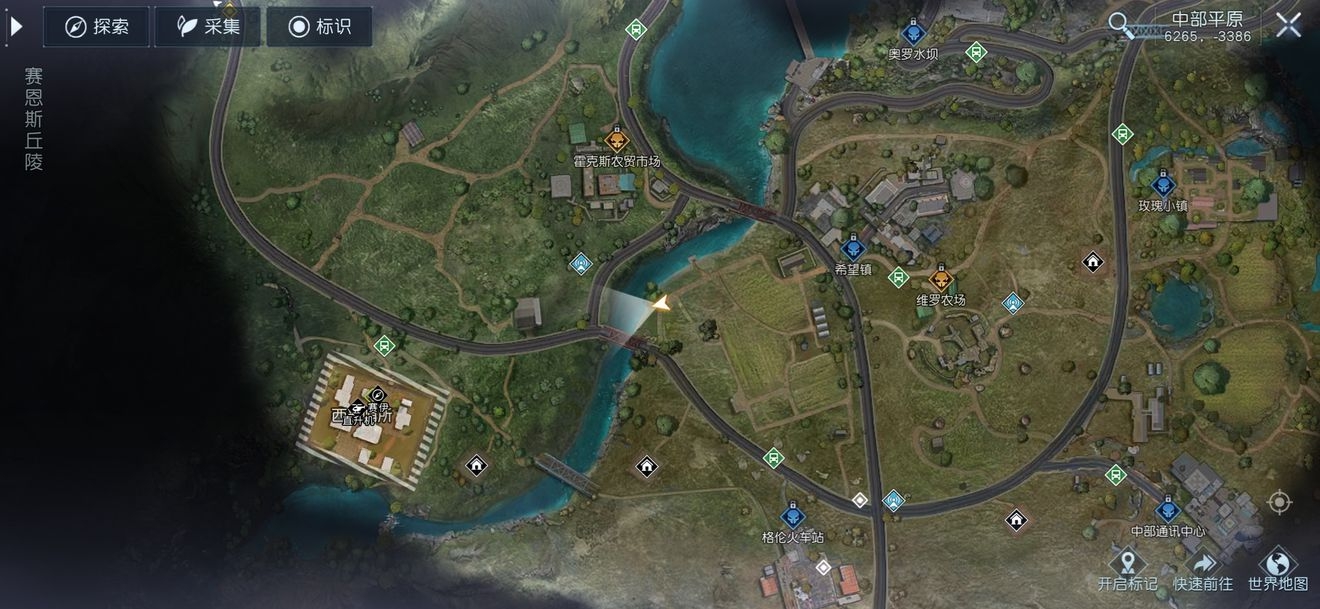Viewport: 1320px width, 609px height.
Task: Click the magnifier search icon
Action: coord(1123,25)
